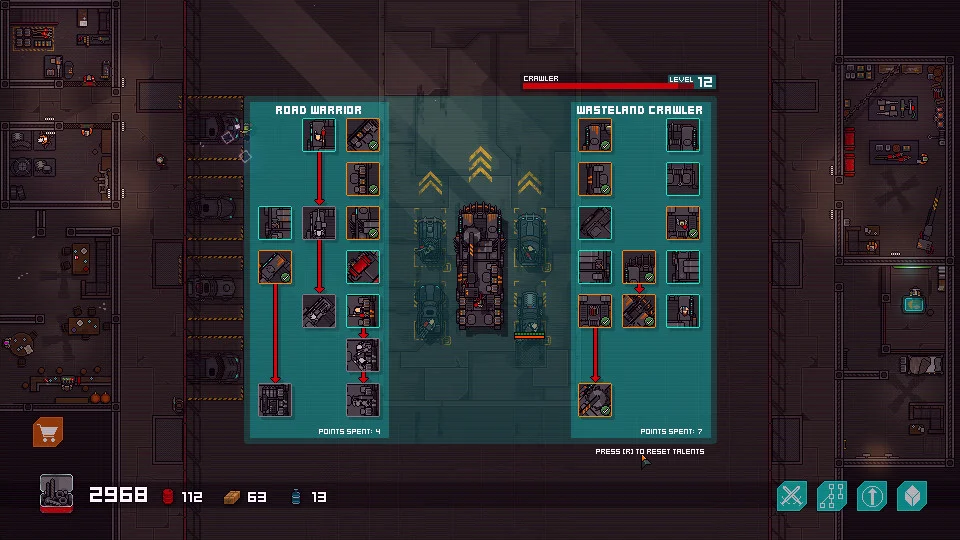Open the crossed swords combat menu

click(x=792, y=495)
